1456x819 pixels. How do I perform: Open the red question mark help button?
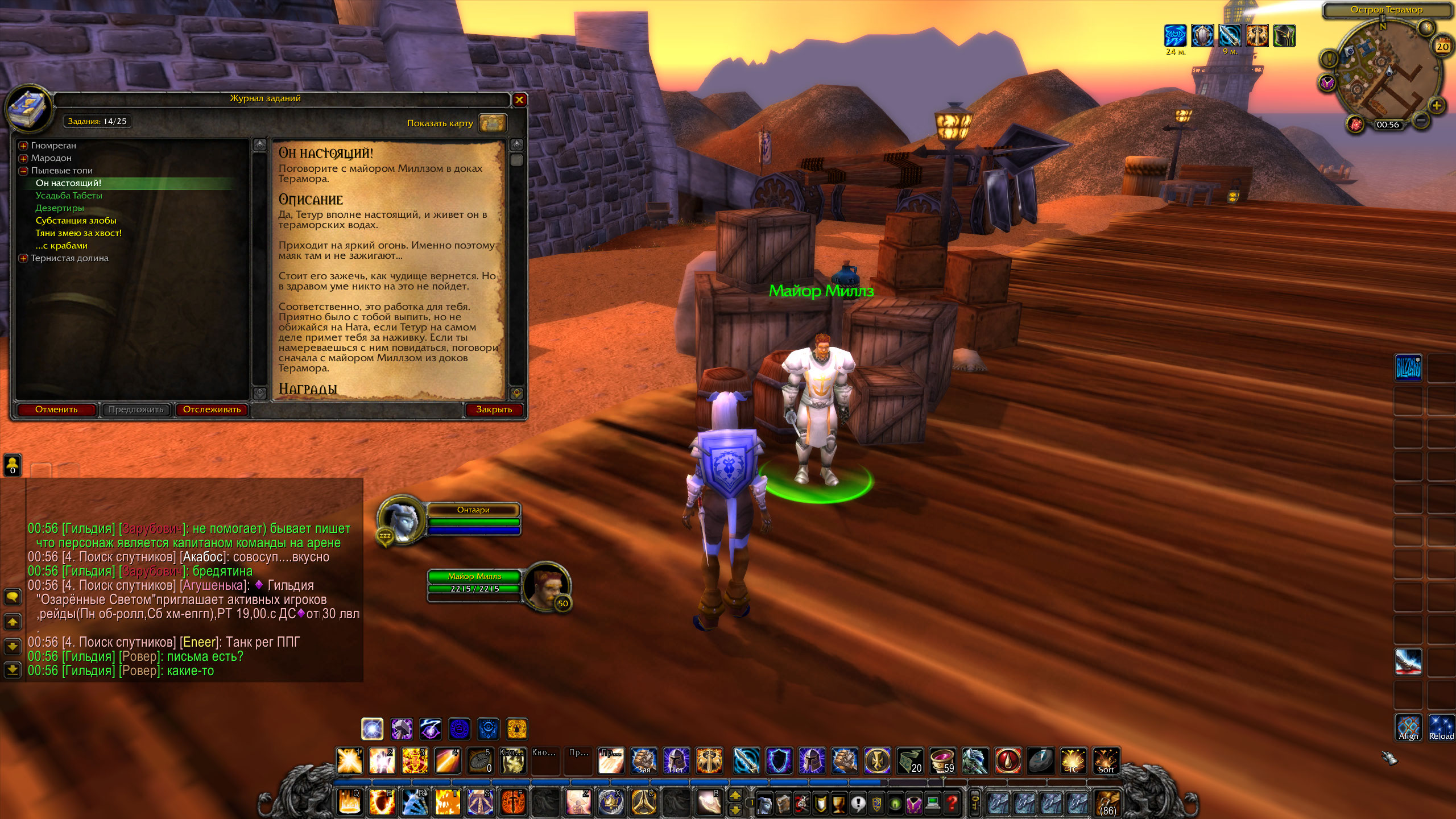point(952,803)
